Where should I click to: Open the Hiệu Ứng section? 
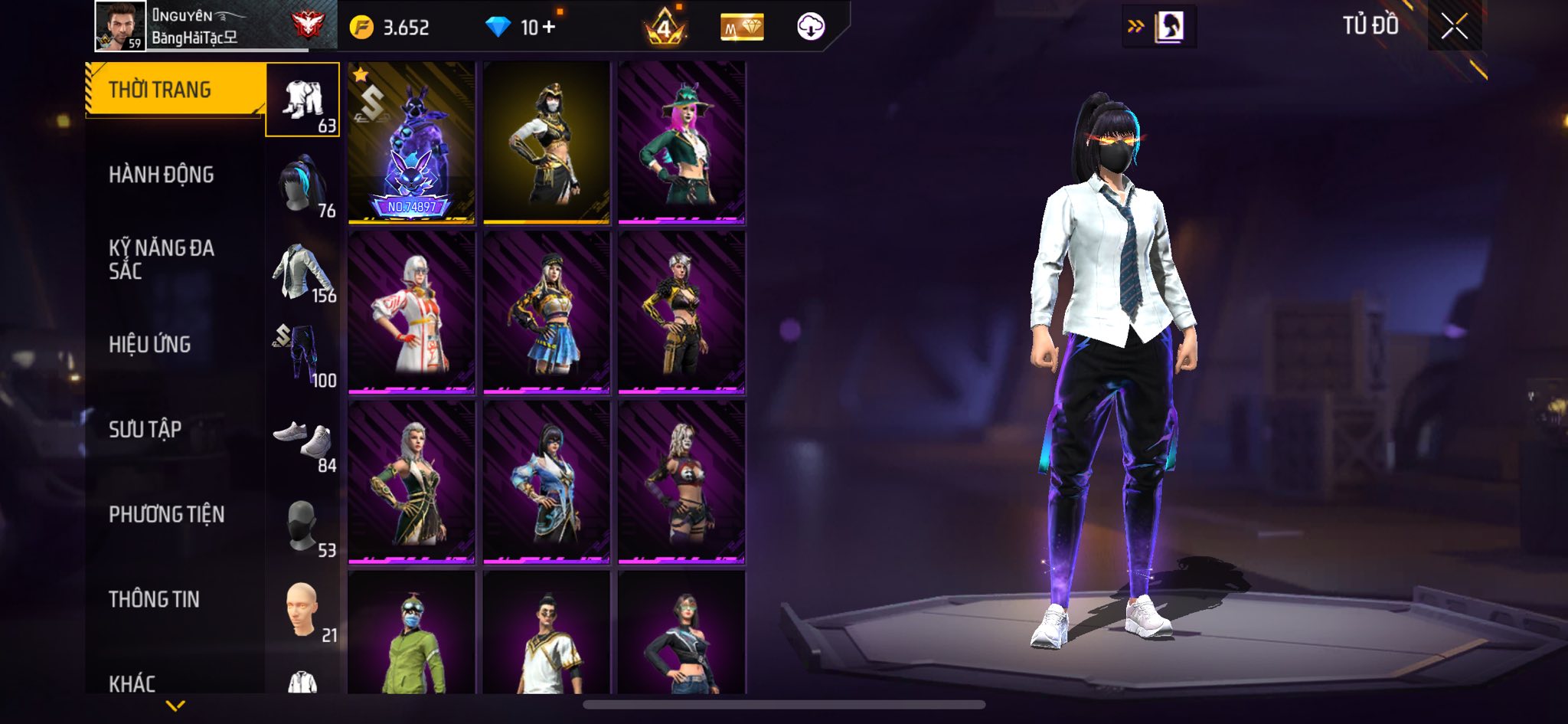coord(149,345)
